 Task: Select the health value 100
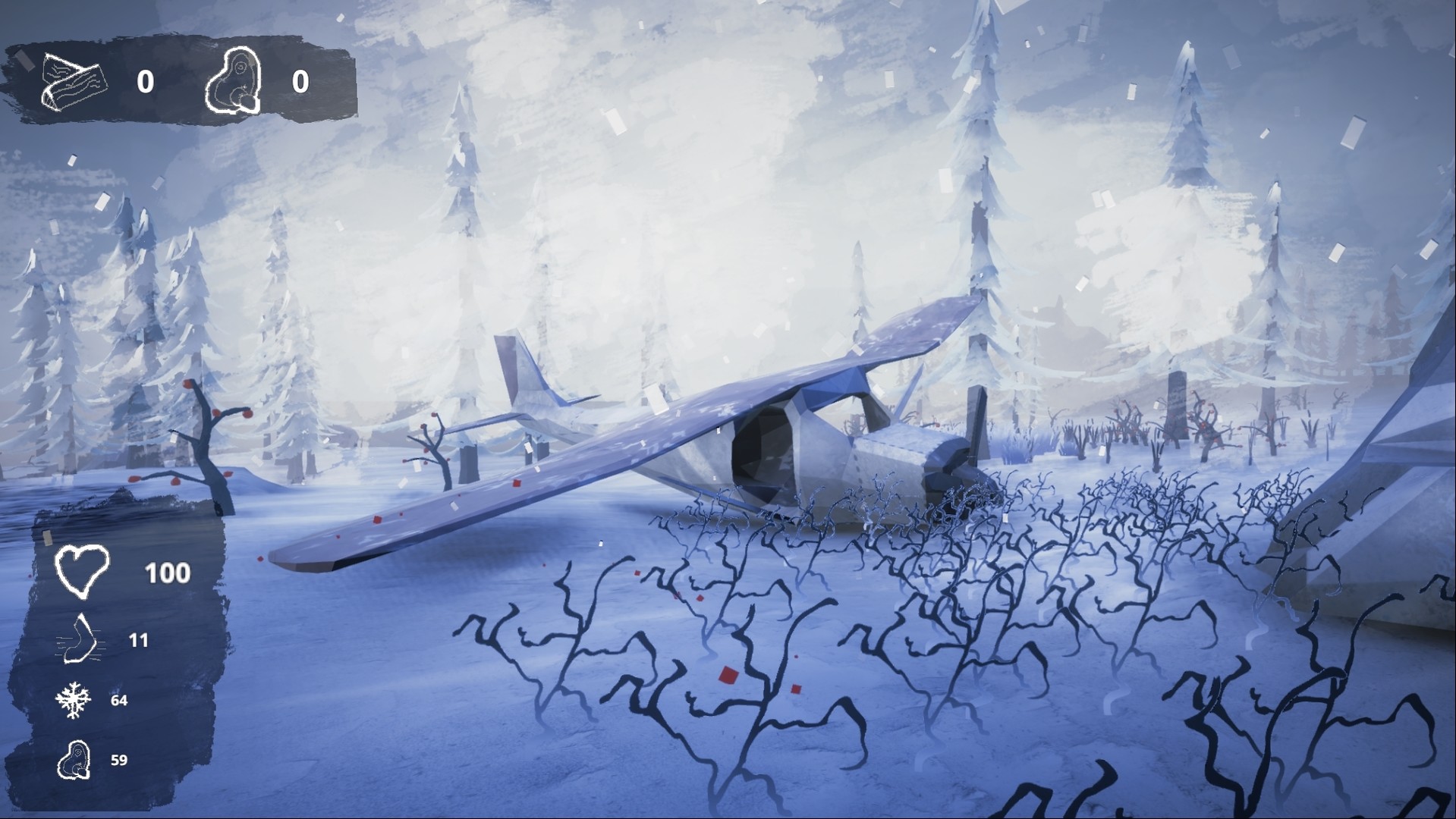click(168, 573)
